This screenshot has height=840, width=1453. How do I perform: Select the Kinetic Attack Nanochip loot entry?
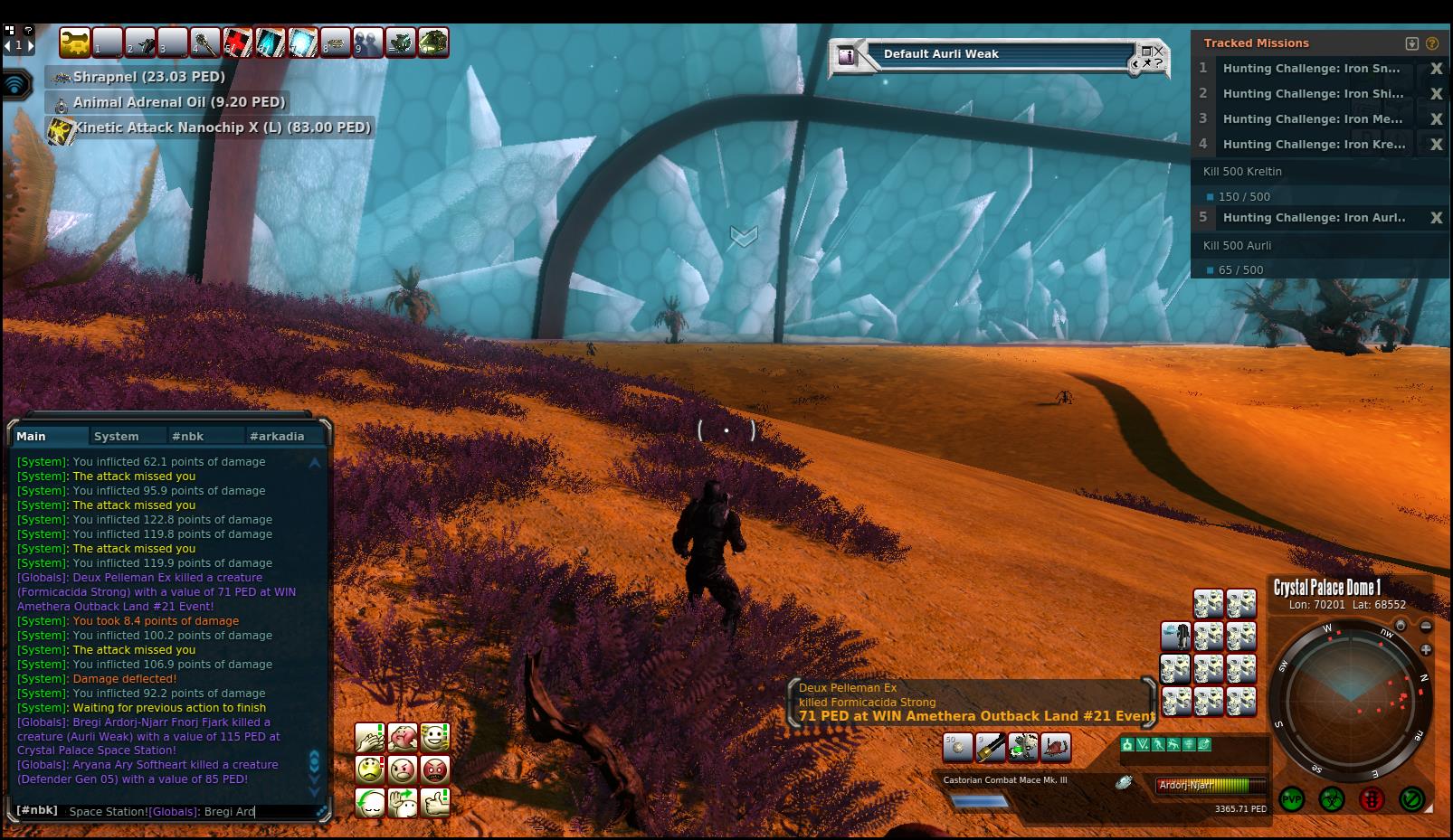pos(222,127)
